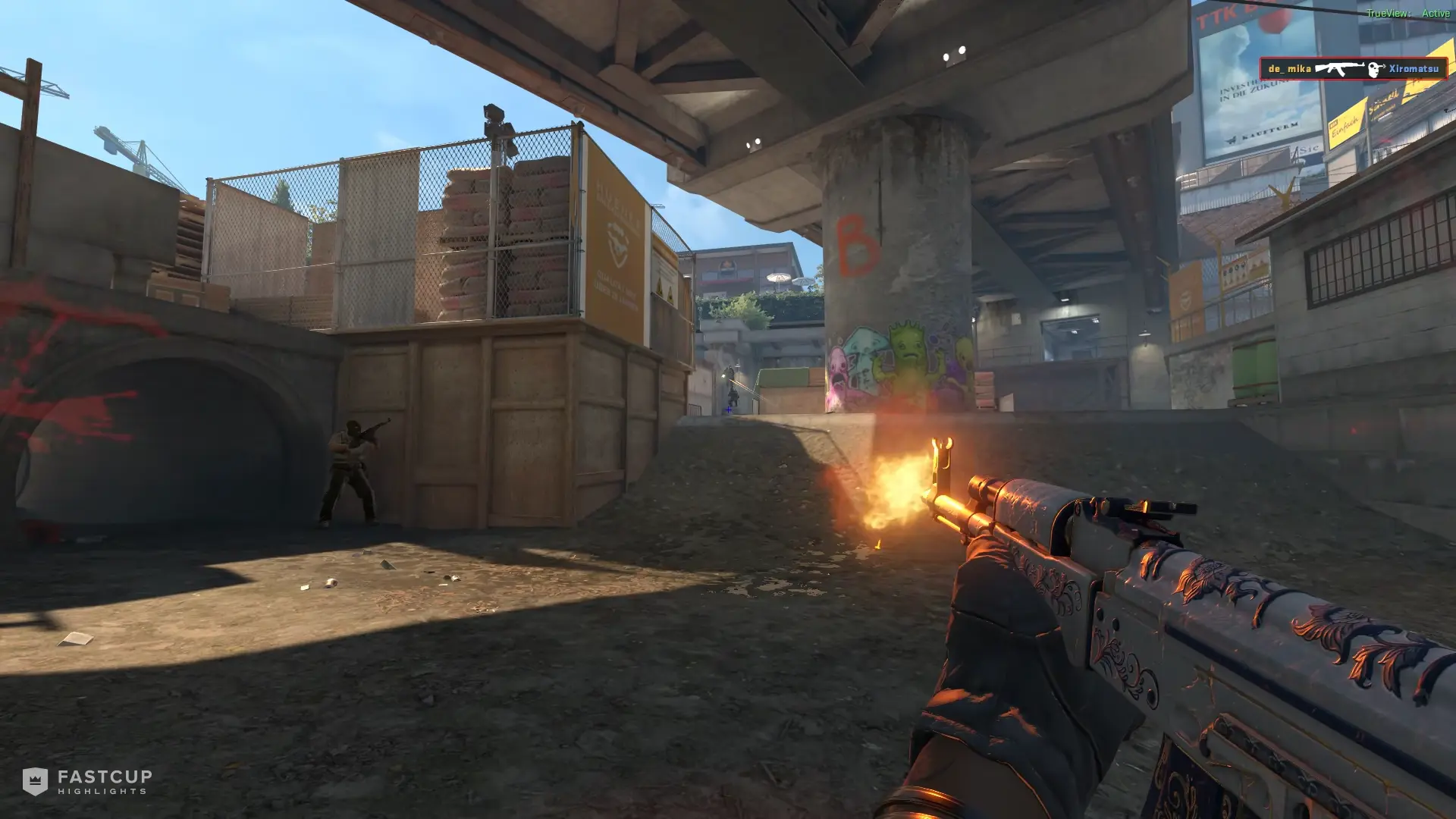This screenshot has width=1456, height=819.
Task: Select the player name de_mika
Action: pyautogui.click(x=1290, y=68)
